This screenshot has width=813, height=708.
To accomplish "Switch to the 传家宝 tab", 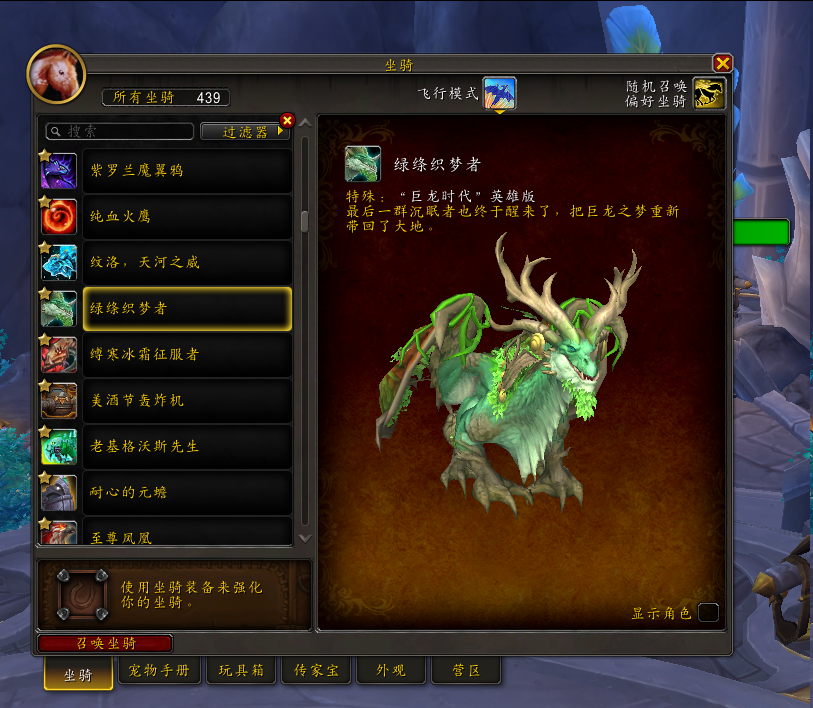I will tap(316, 670).
